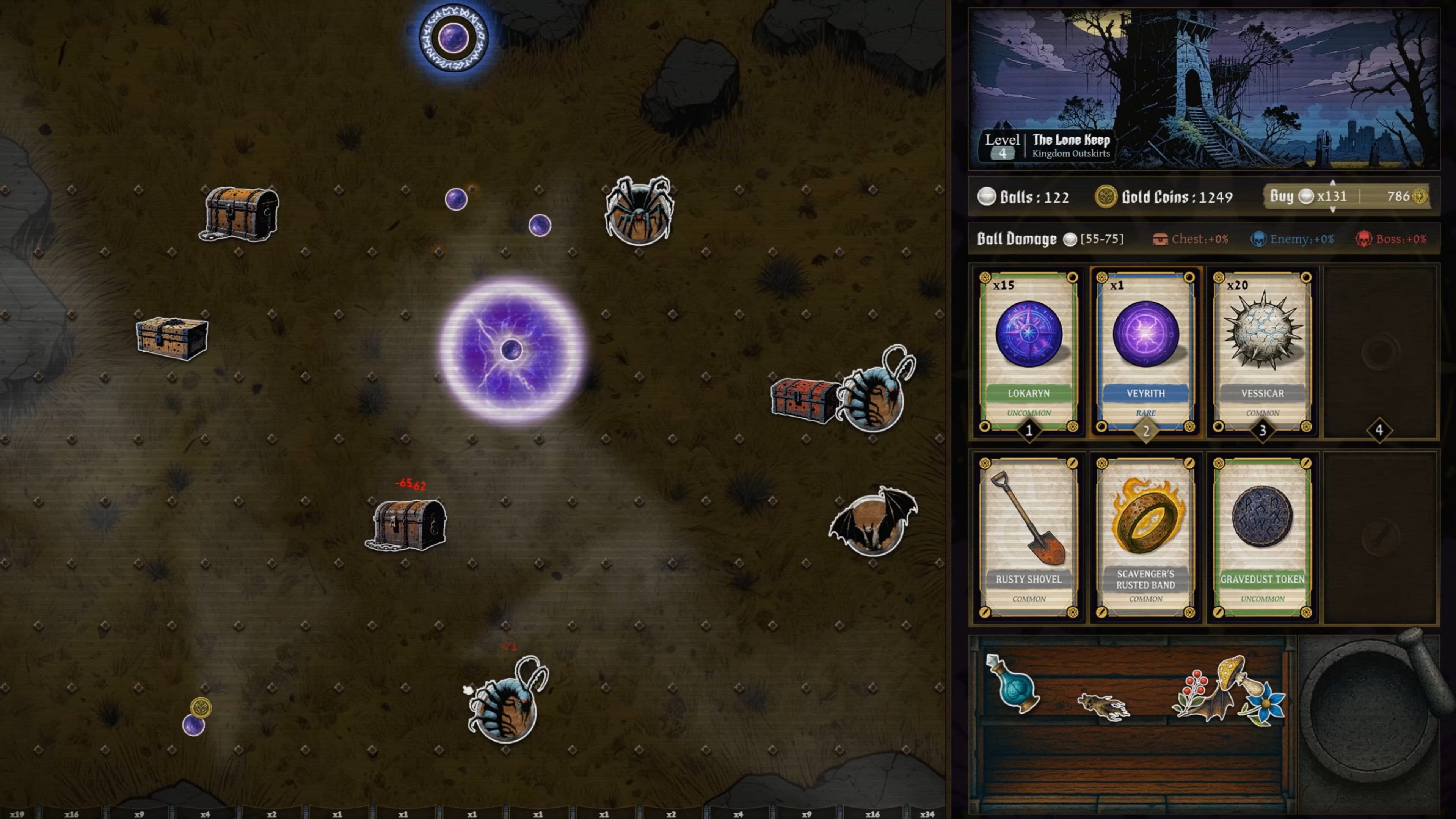Select the Lokaryn ball card
This screenshot has height=819, width=1456.
(x=1028, y=351)
